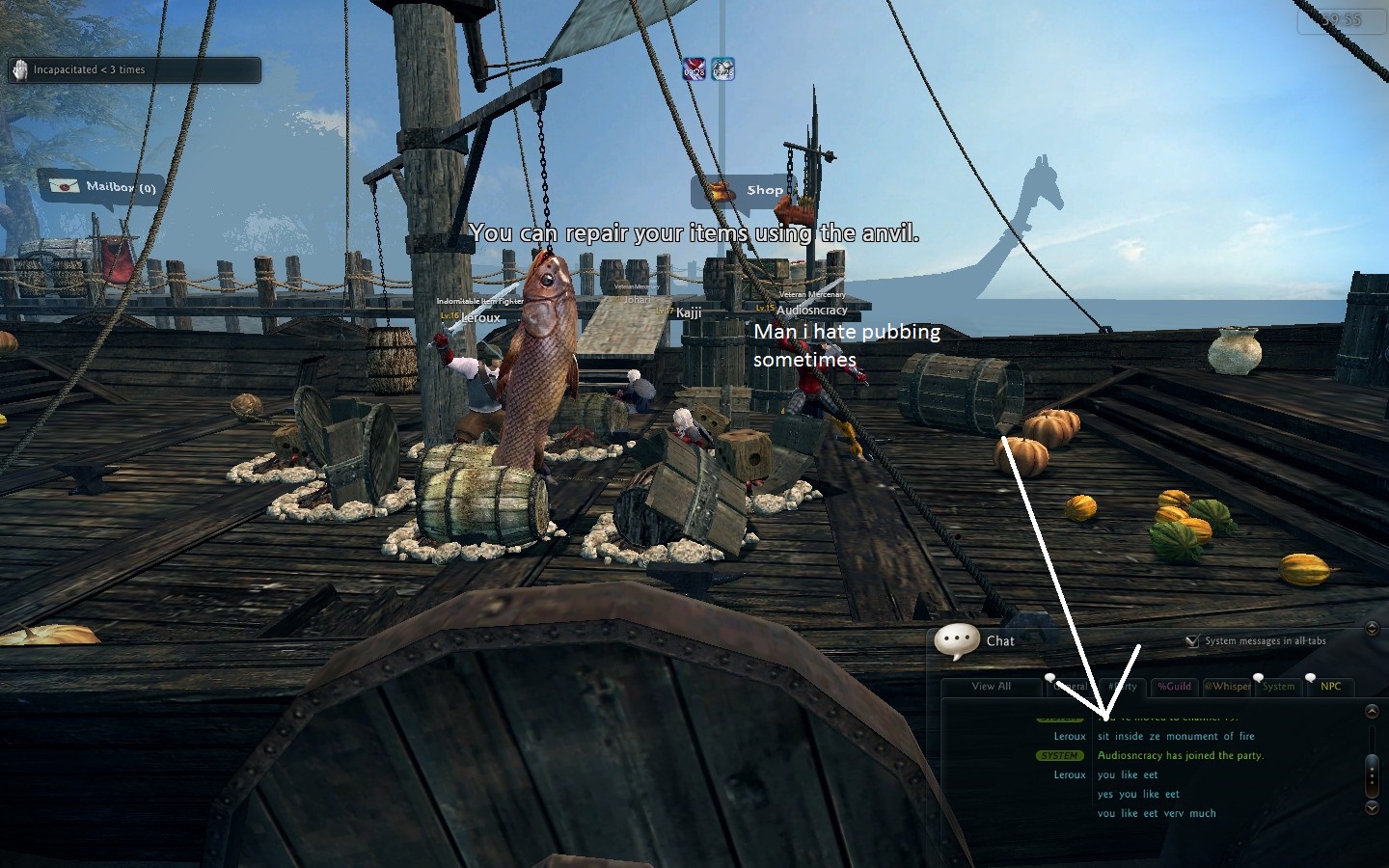Viewport: 1389px width, 868px height.
Task: Click the chat log scroll-down arrow
Action: coord(1372,807)
